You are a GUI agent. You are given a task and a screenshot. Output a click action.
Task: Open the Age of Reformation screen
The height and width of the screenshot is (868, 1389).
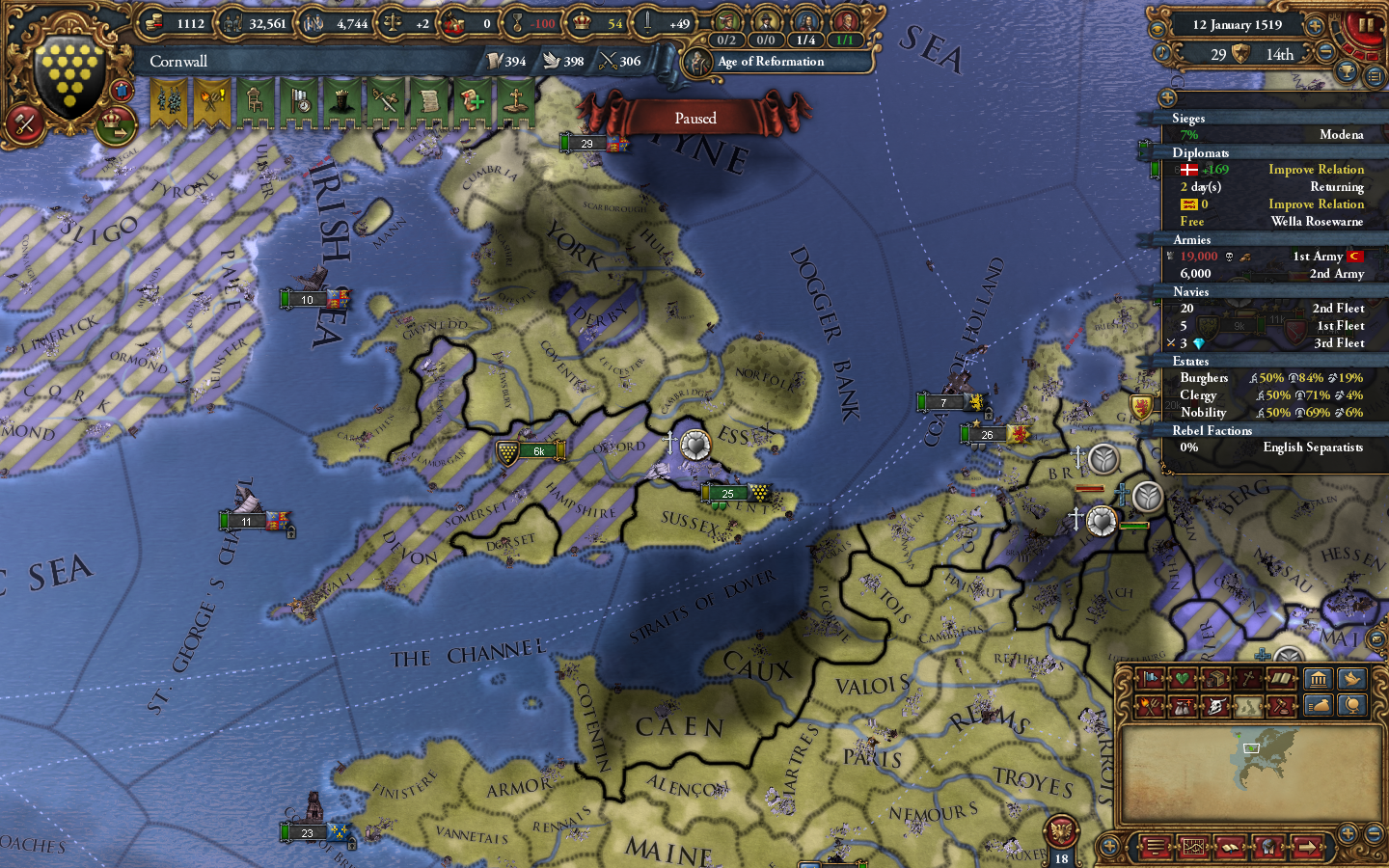[769, 62]
